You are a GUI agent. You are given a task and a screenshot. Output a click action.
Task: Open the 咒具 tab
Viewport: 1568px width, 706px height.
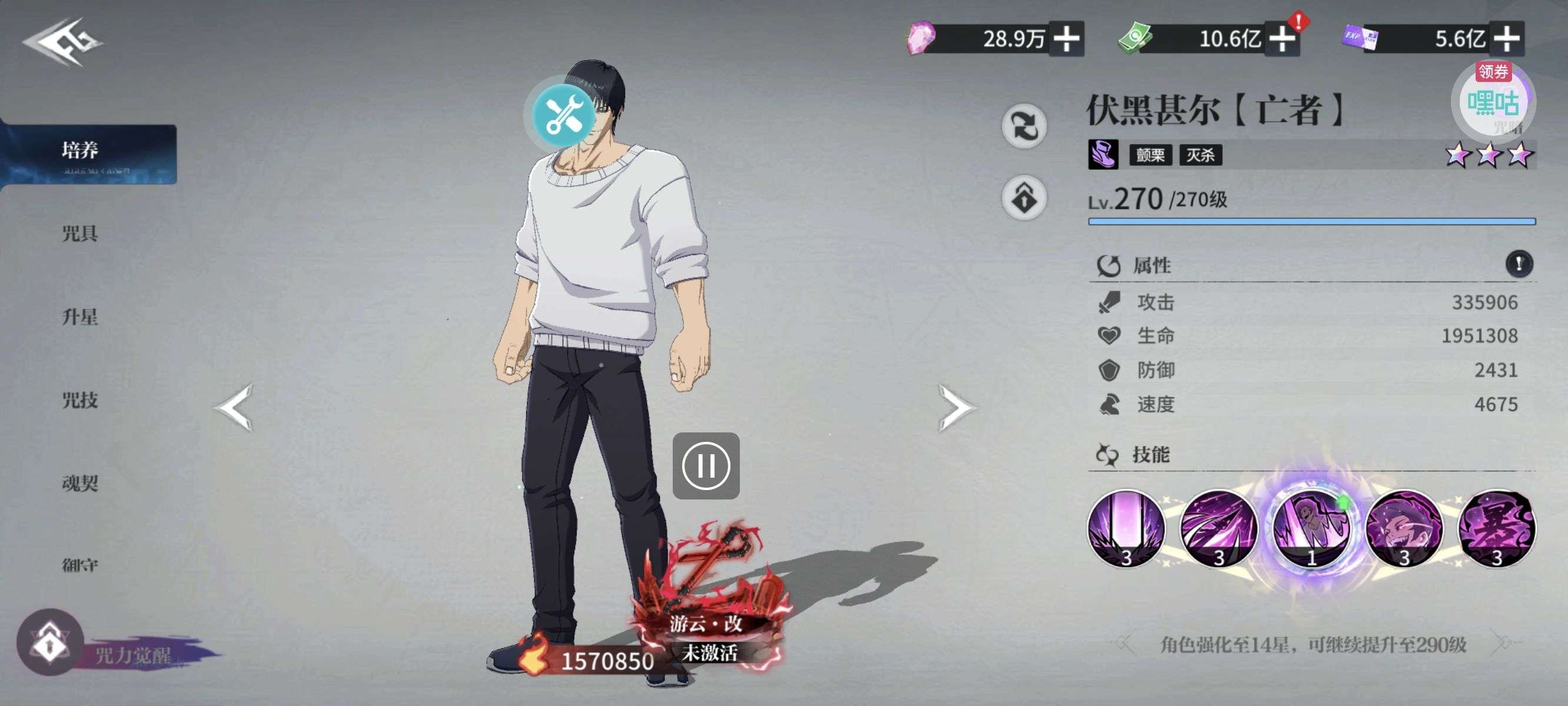(x=81, y=233)
